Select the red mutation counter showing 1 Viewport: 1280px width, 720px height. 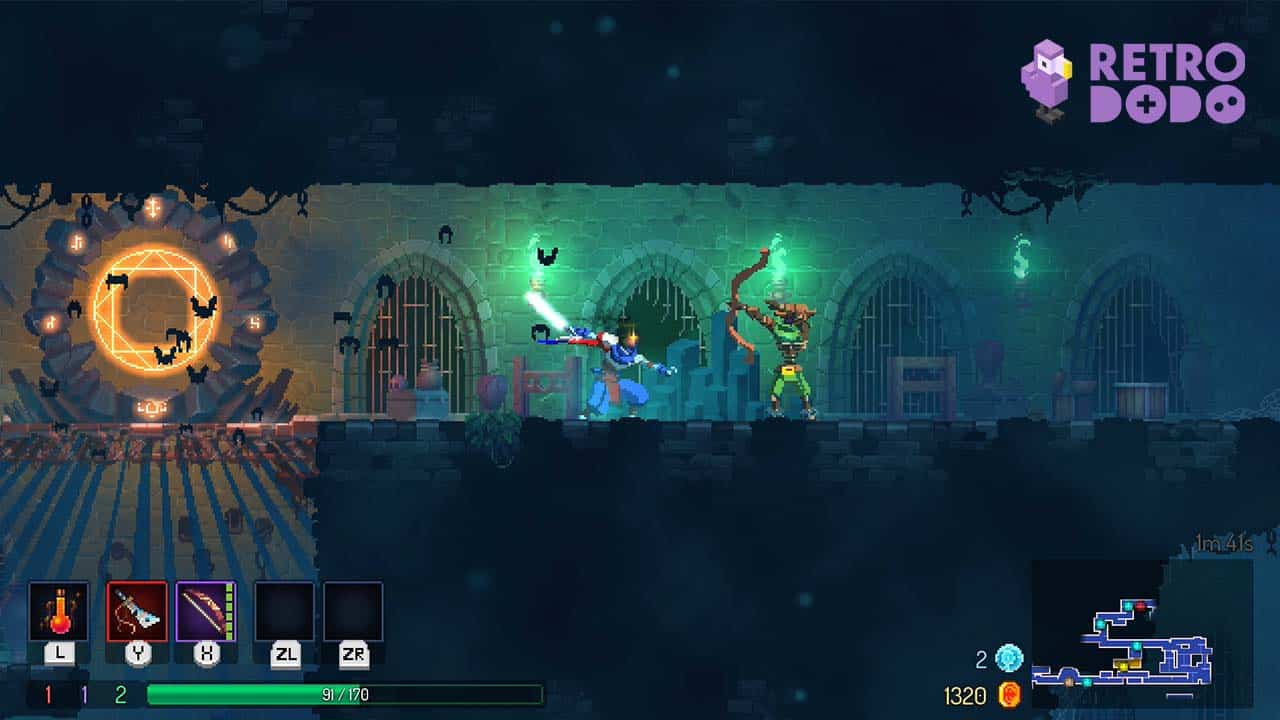pyautogui.click(x=48, y=693)
